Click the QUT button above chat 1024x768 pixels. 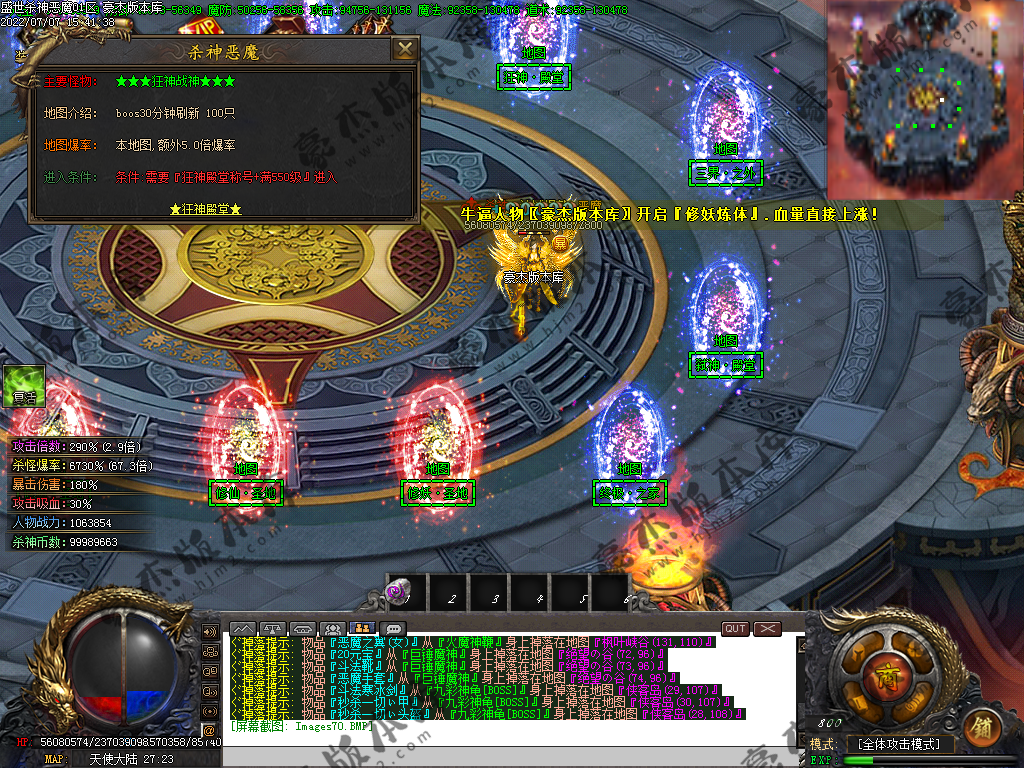pyautogui.click(x=735, y=628)
